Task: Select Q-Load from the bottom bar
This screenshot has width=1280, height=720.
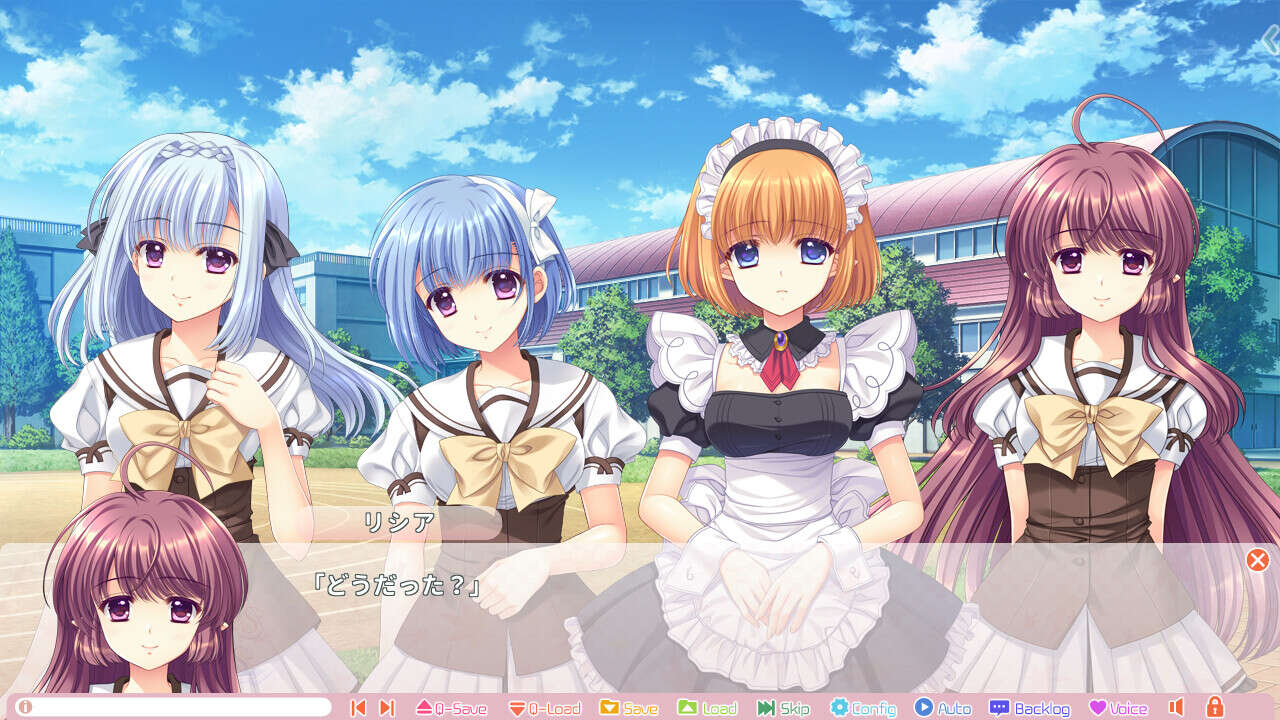Action: [545, 707]
